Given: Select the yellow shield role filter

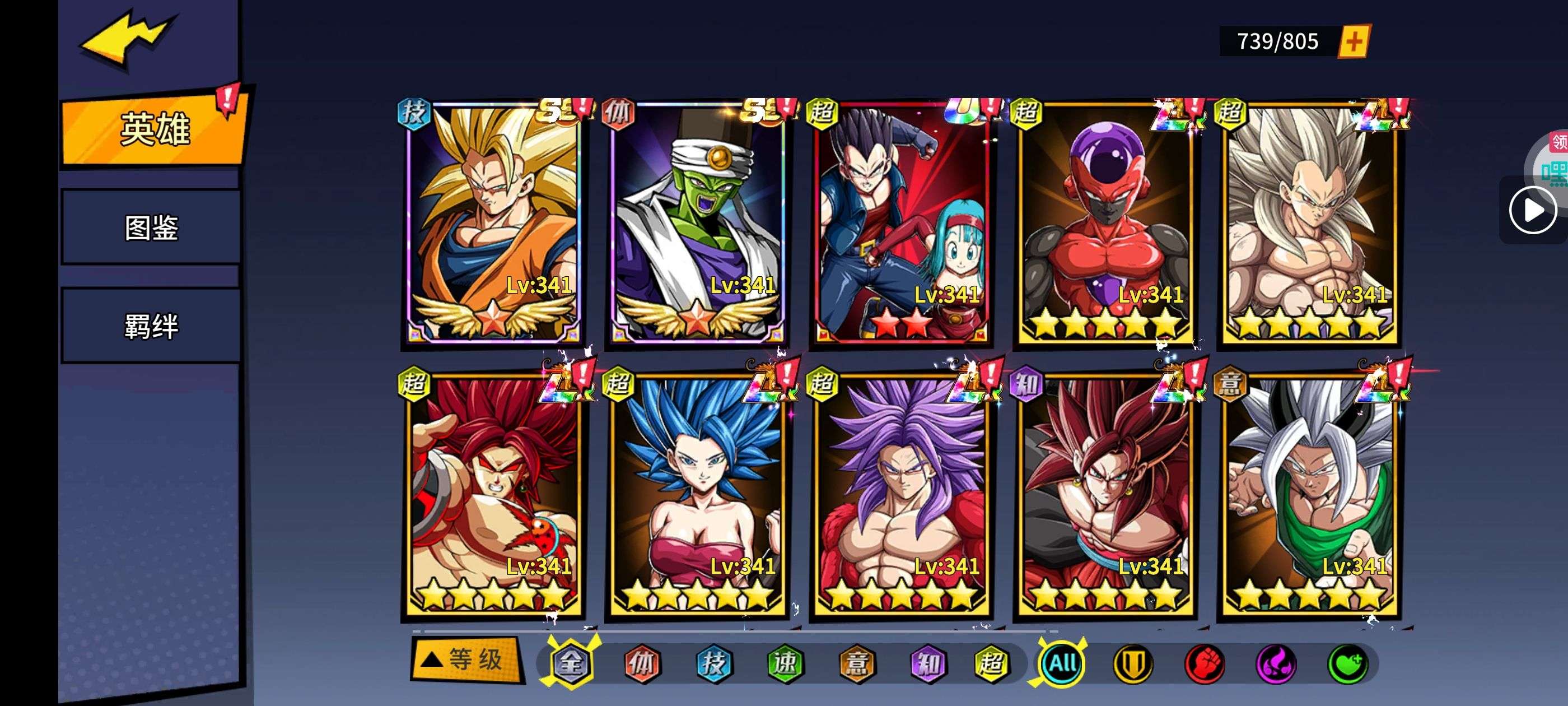Looking at the screenshot, I should 1133,663.
